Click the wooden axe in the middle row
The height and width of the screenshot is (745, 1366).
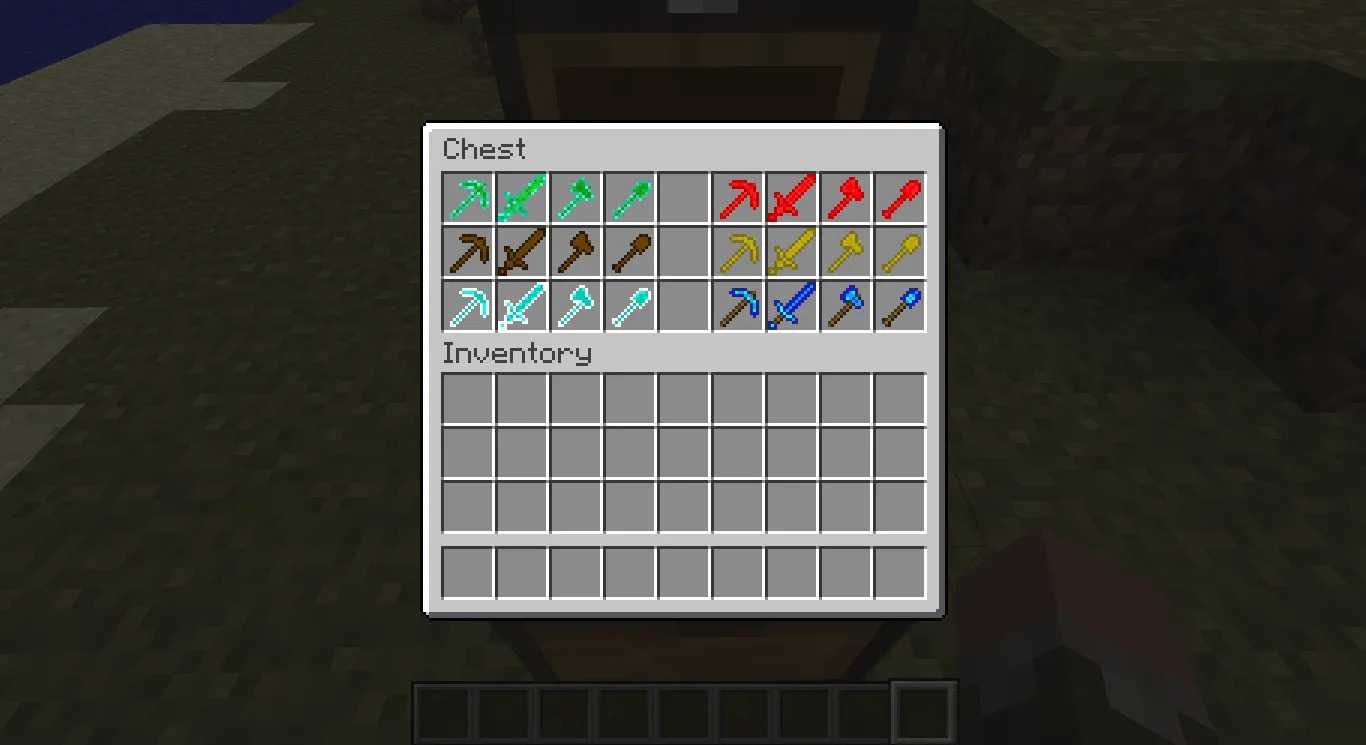tap(577, 251)
